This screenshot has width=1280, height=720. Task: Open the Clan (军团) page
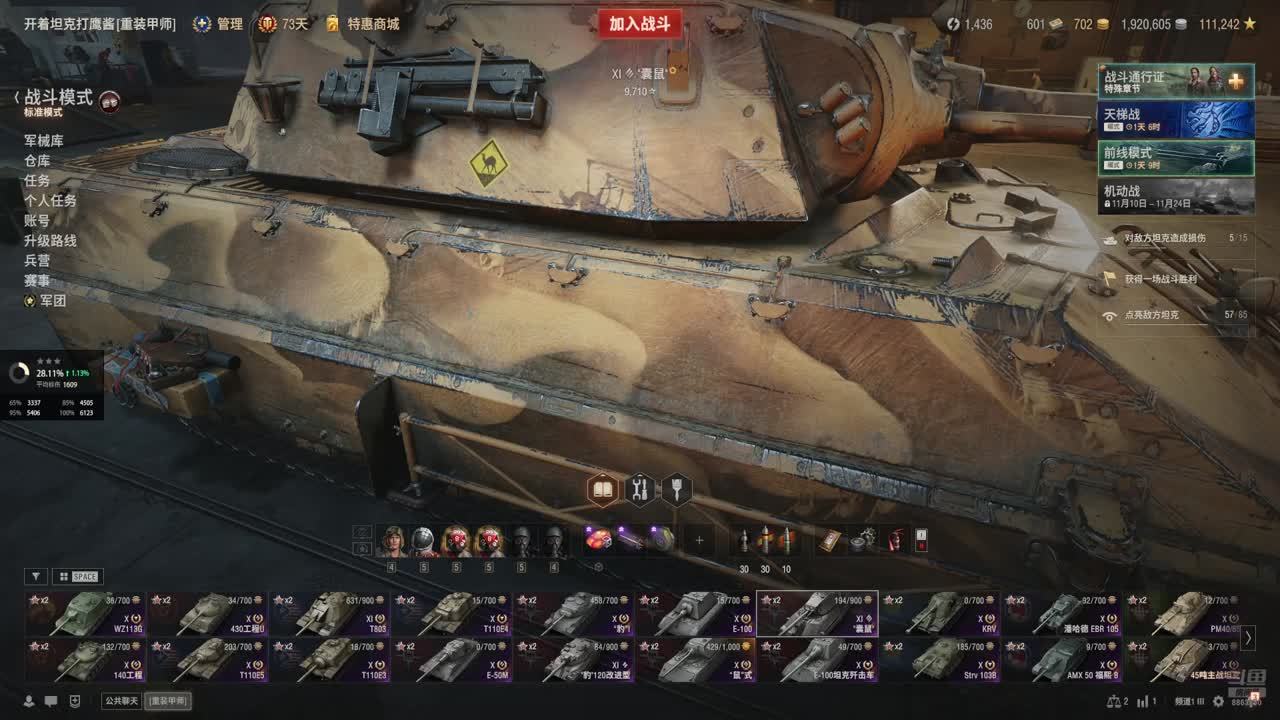tap(52, 301)
